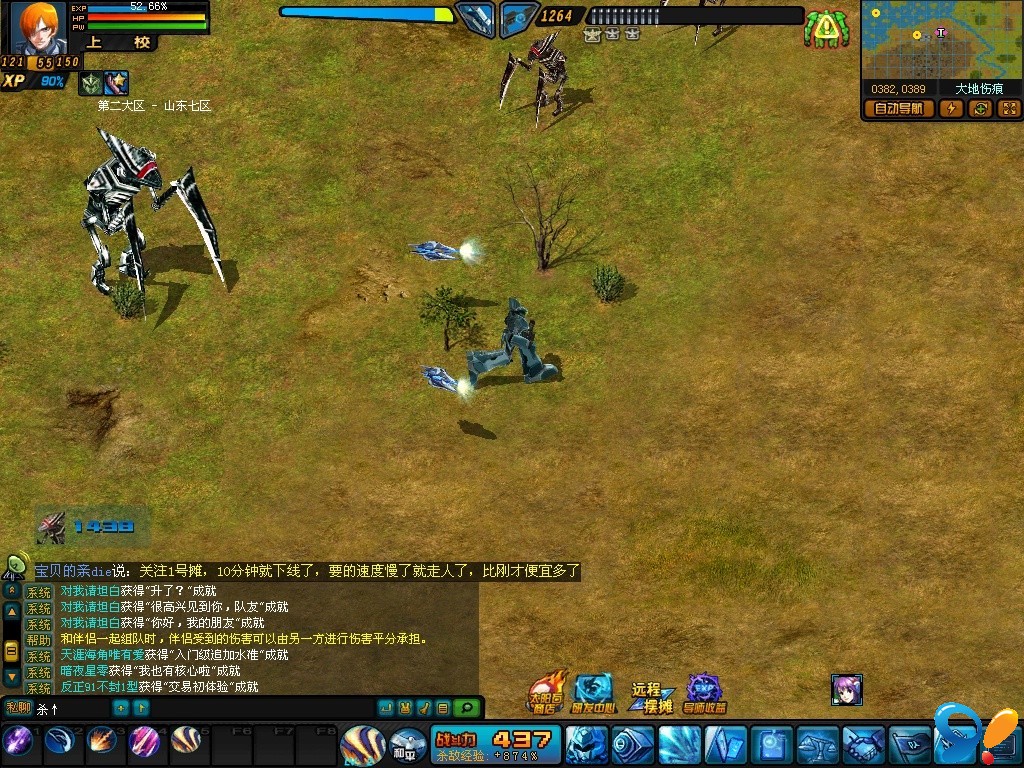Click the magnifier search button in chat bar
The width and height of the screenshot is (1024, 768).
466,708
